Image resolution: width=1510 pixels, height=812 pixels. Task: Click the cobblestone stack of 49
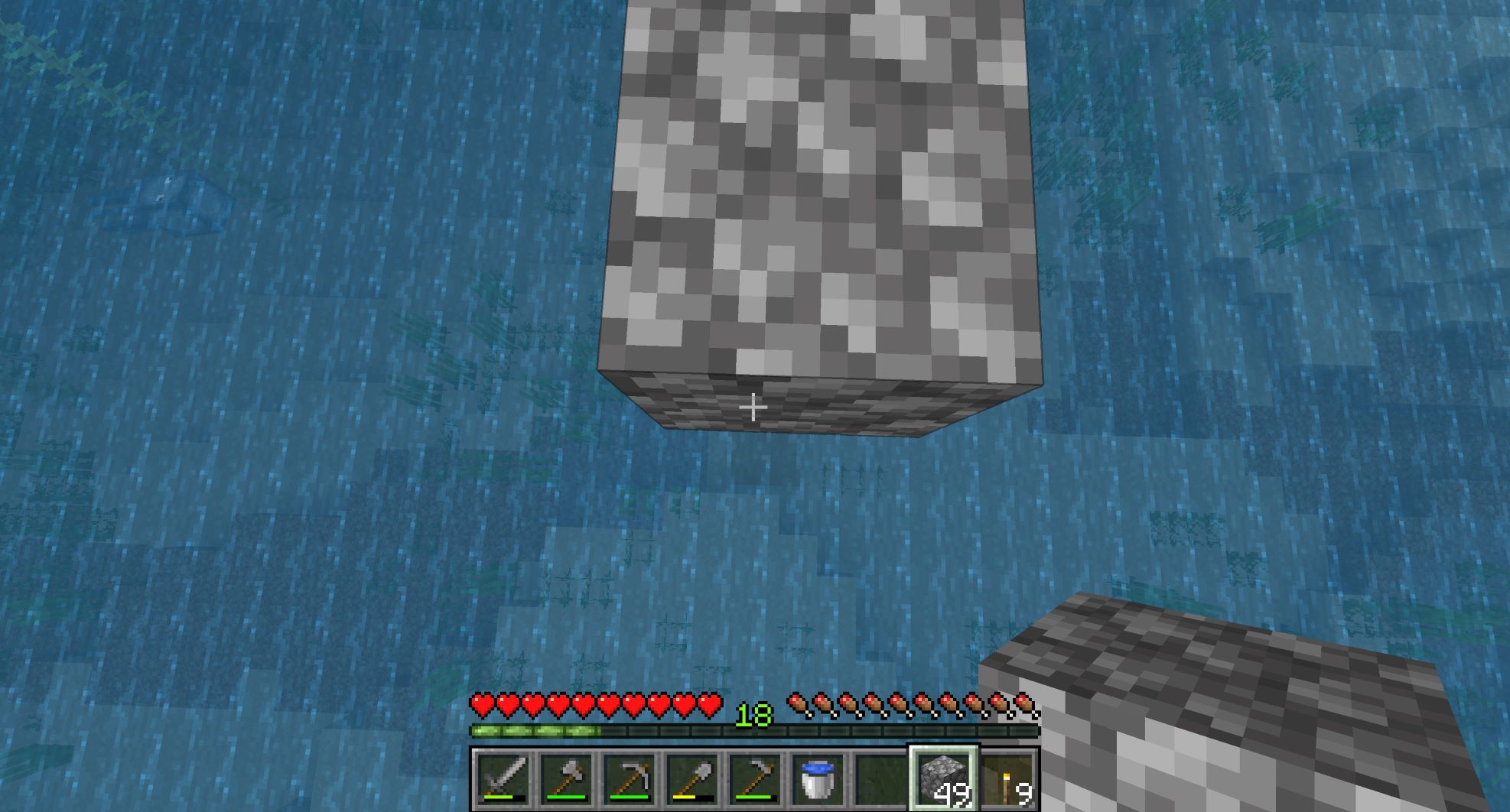point(943,779)
